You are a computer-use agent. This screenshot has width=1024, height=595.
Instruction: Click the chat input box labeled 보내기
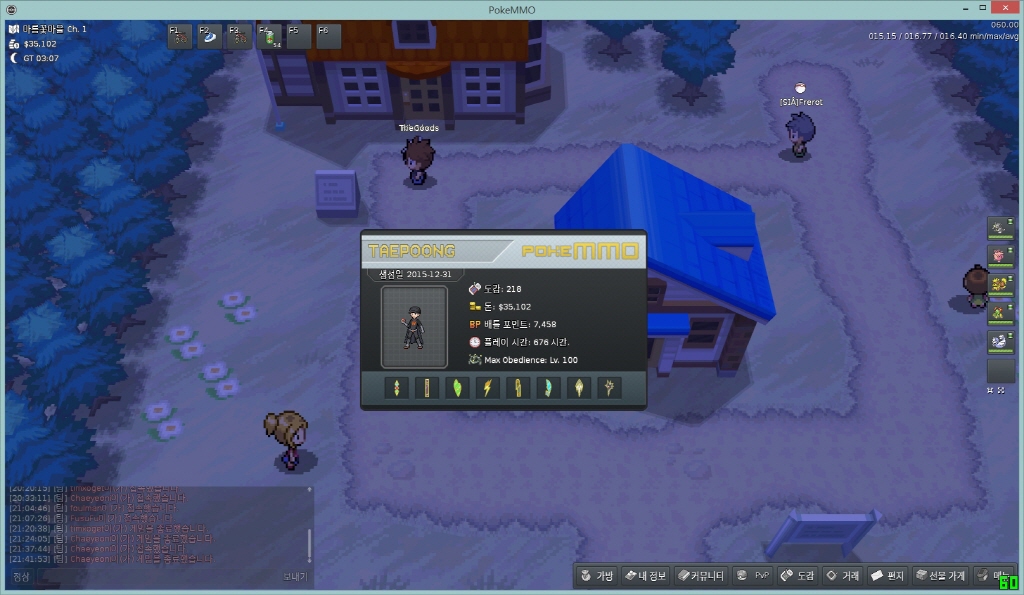pyautogui.click(x=150, y=577)
